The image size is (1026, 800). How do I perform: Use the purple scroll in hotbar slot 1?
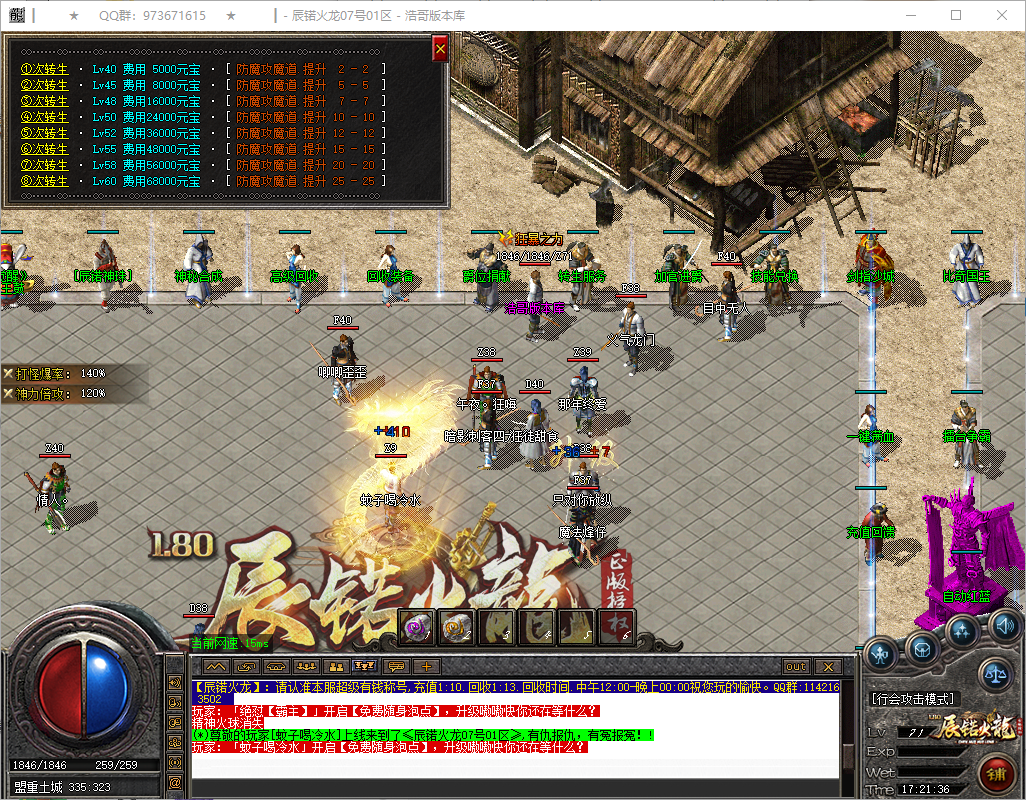click(416, 627)
